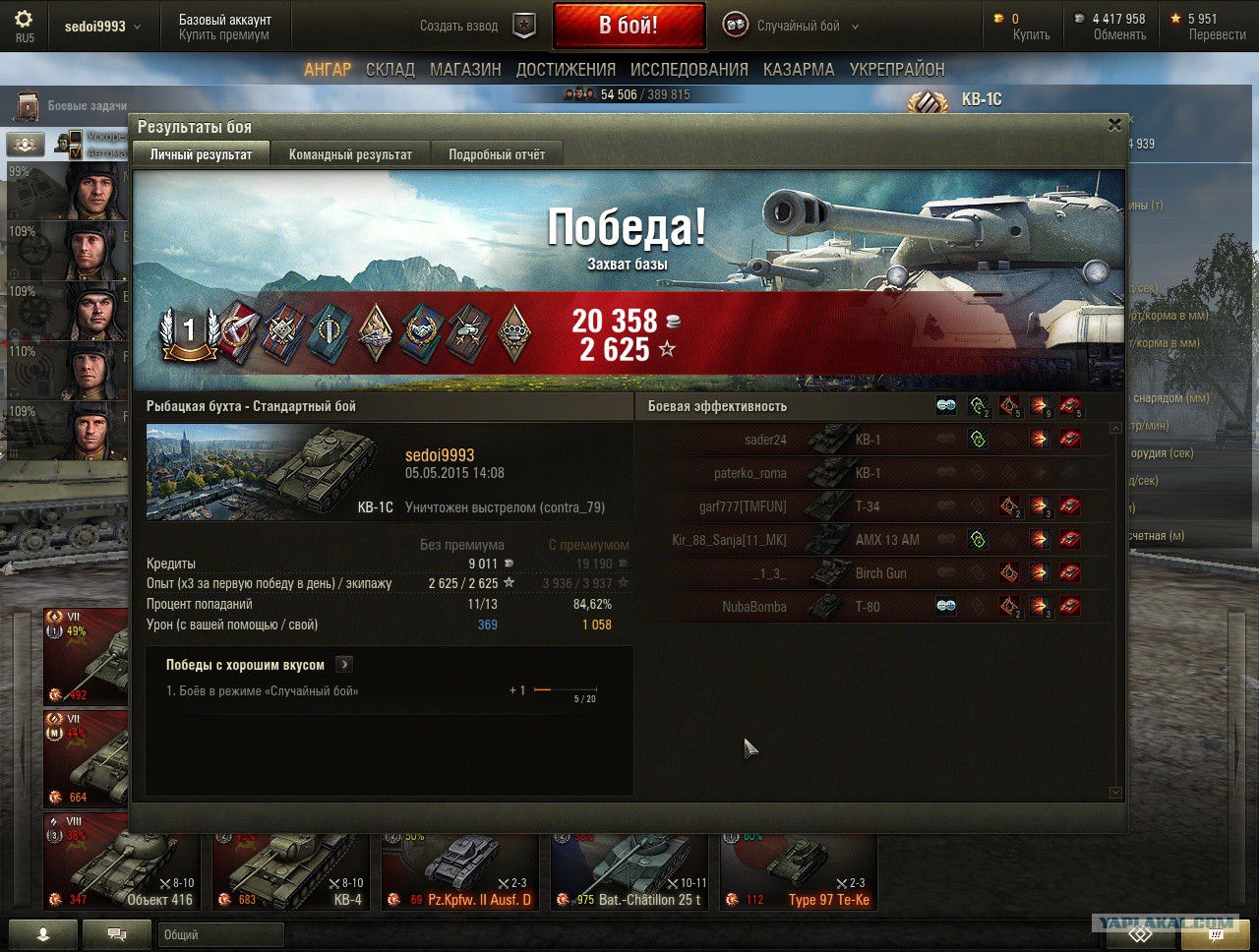This screenshot has height=952, width=1259.
Task: Visit the КАЗАРМА barracks section
Action: [x=799, y=70]
